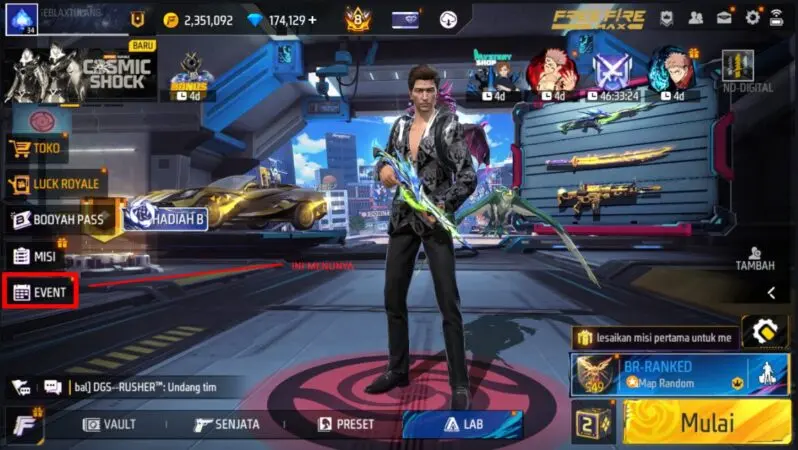
Task: Open the Vault tab
Action: pos(110,424)
